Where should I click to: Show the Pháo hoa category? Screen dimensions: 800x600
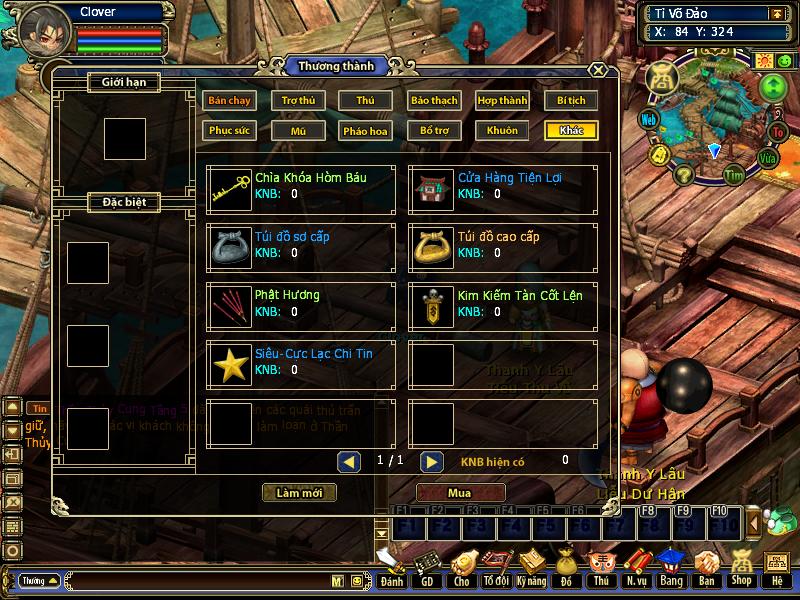click(366, 130)
